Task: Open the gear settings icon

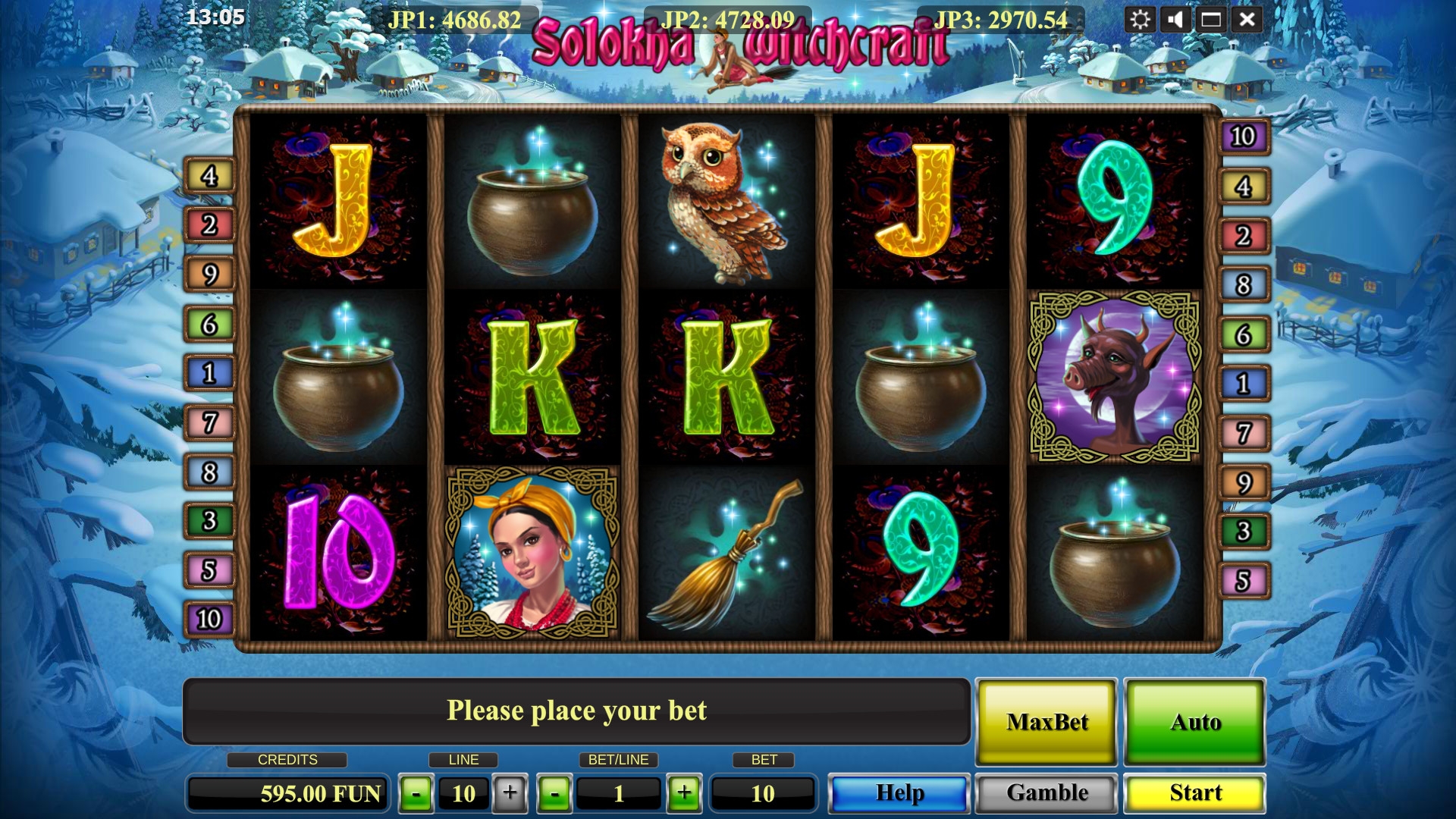Action: (1140, 20)
